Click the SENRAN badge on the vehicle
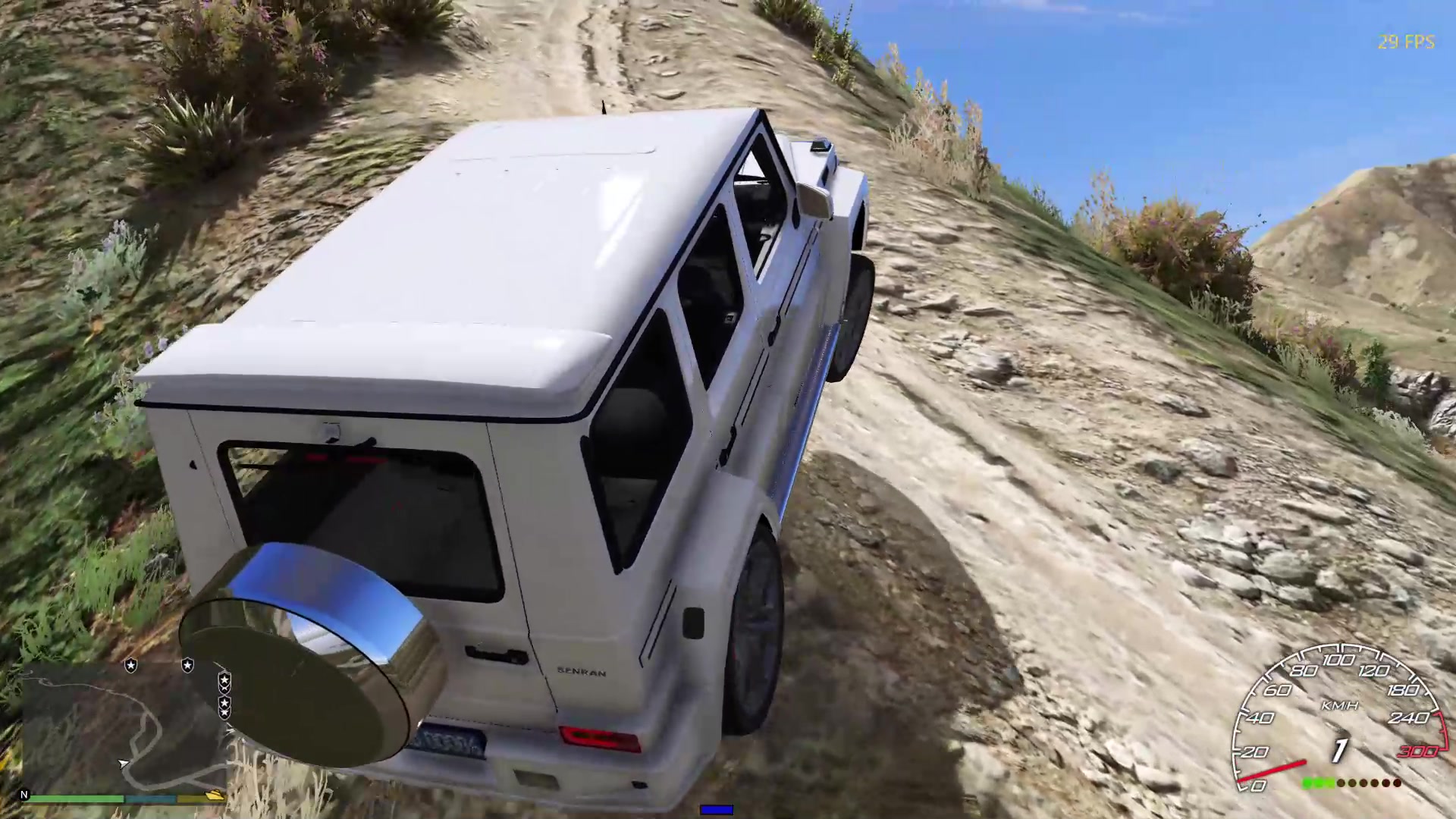This screenshot has height=819, width=1456. pos(580,672)
